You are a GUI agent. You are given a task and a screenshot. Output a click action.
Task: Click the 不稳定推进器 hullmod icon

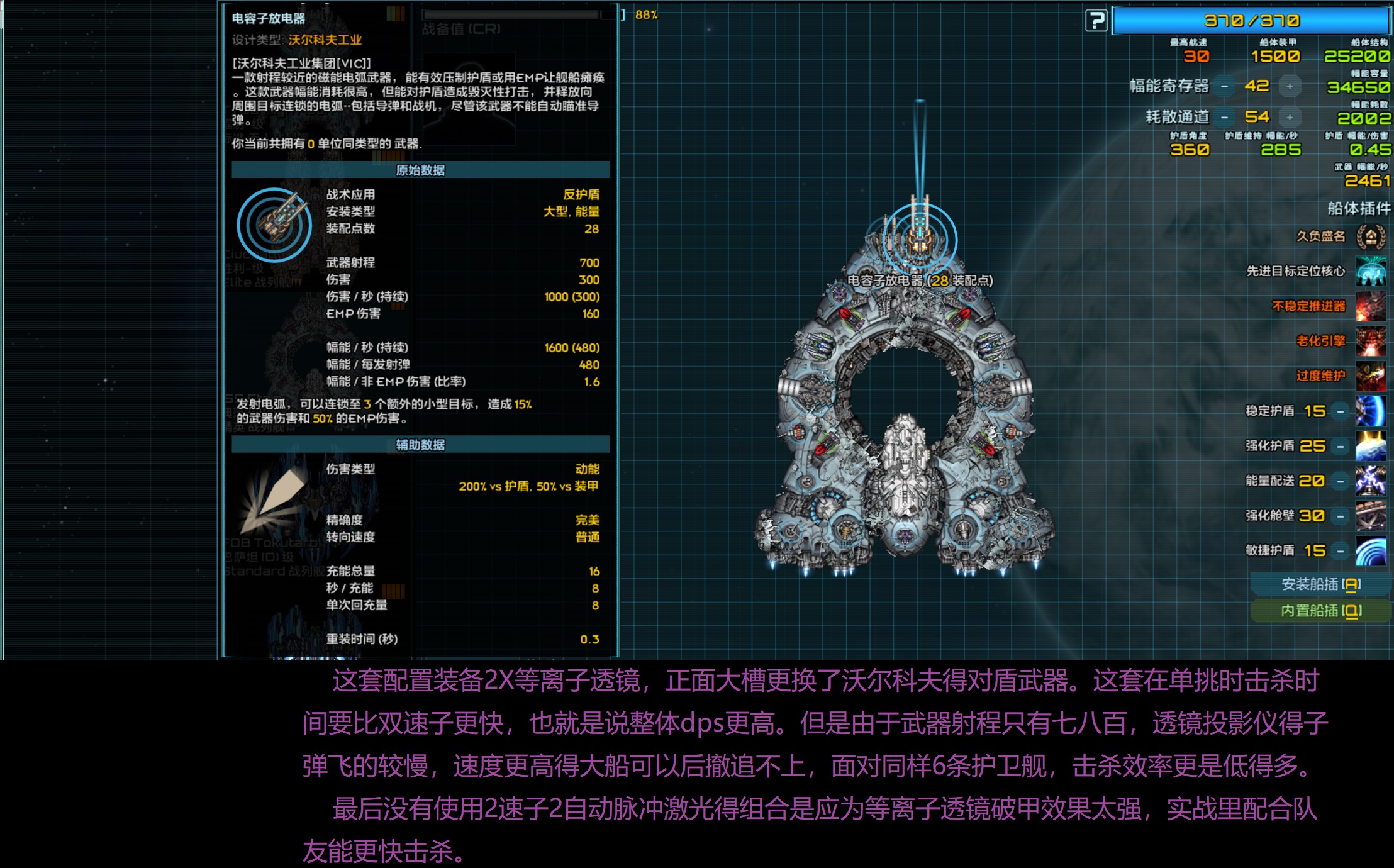1371,308
